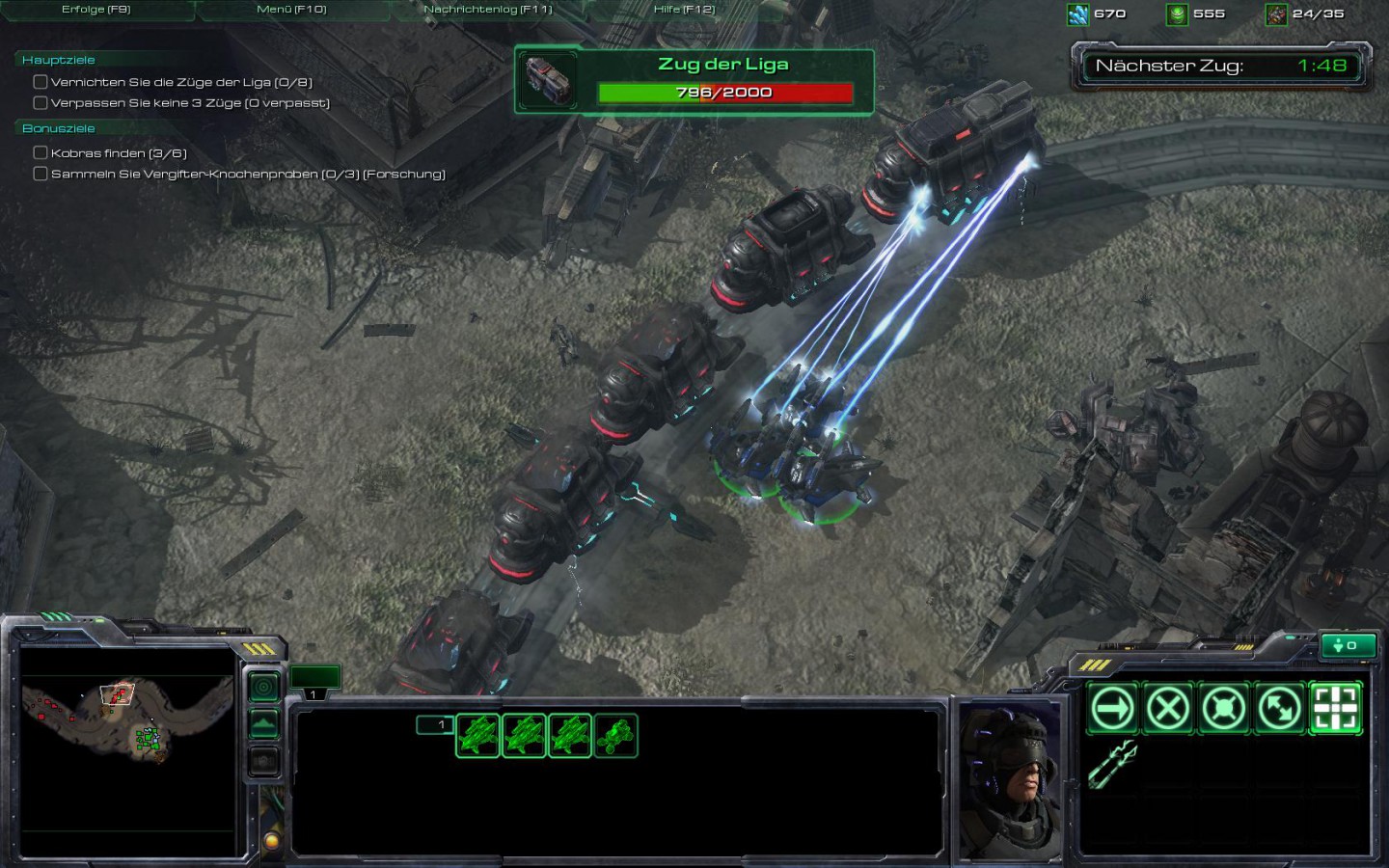Open the Hilfe (F12) help panel
This screenshot has height=868, width=1389.
coord(684,10)
